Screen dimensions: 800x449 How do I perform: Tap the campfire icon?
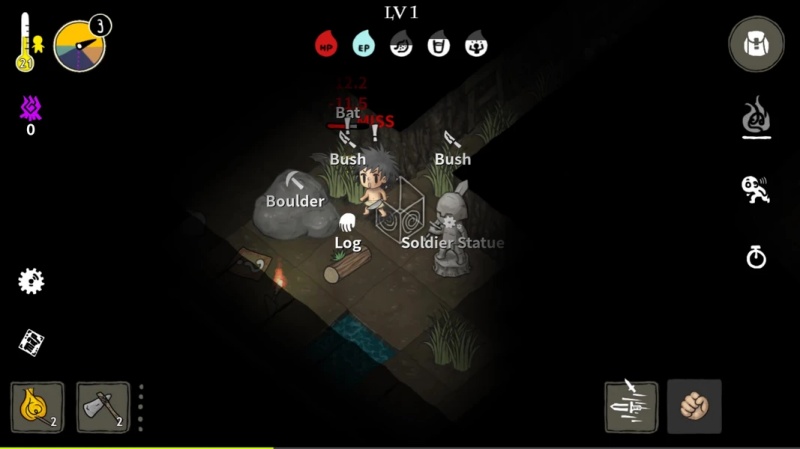pyautogui.click(x=756, y=118)
